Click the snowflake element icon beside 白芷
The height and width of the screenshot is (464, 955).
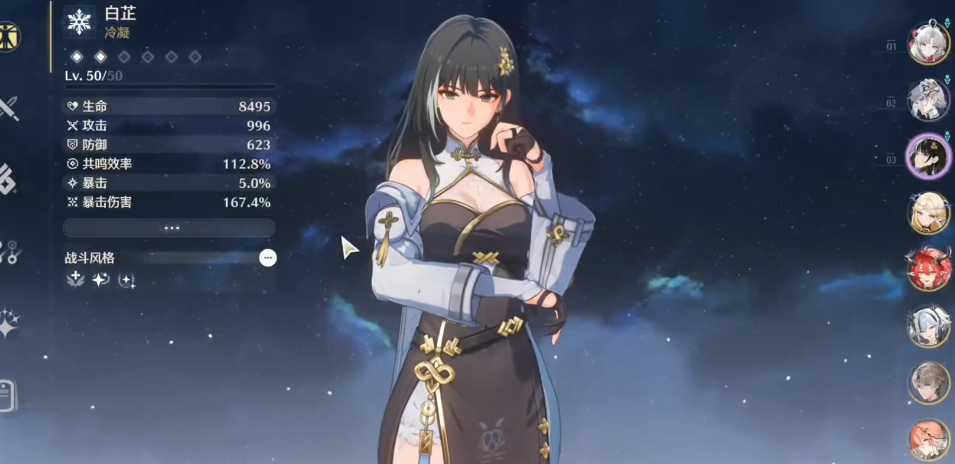click(x=79, y=22)
